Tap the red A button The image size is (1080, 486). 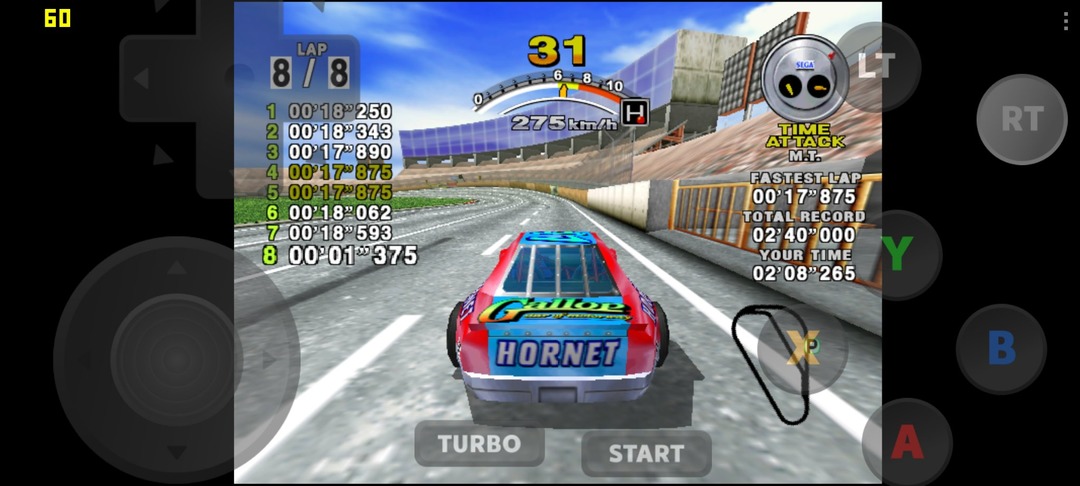(906, 441)
